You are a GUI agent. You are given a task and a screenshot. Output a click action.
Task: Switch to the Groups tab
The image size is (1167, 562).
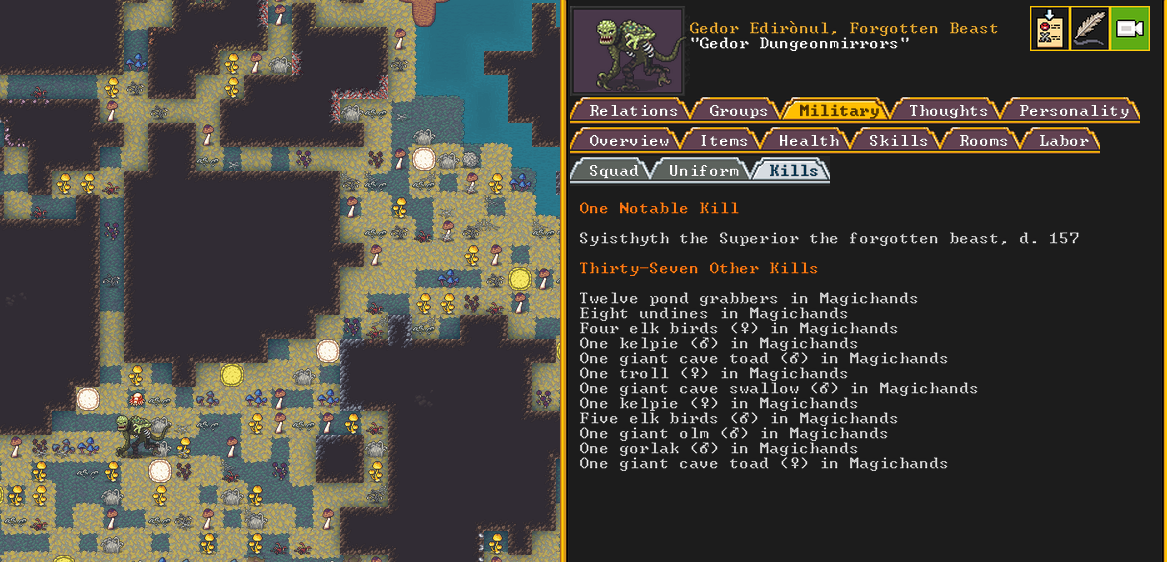[x=738, y=111]
